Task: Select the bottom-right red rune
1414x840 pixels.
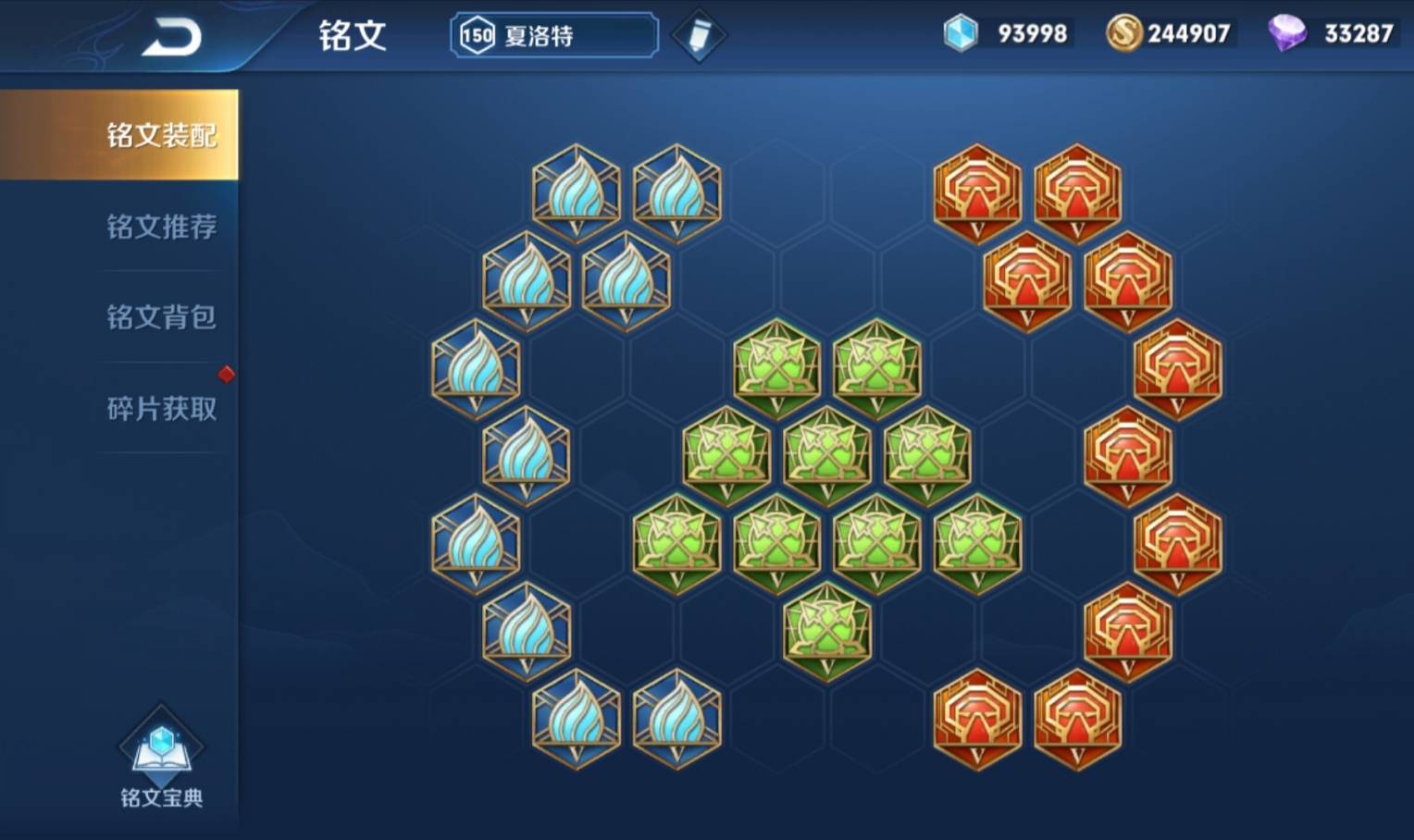Action: pos(1076,726)
